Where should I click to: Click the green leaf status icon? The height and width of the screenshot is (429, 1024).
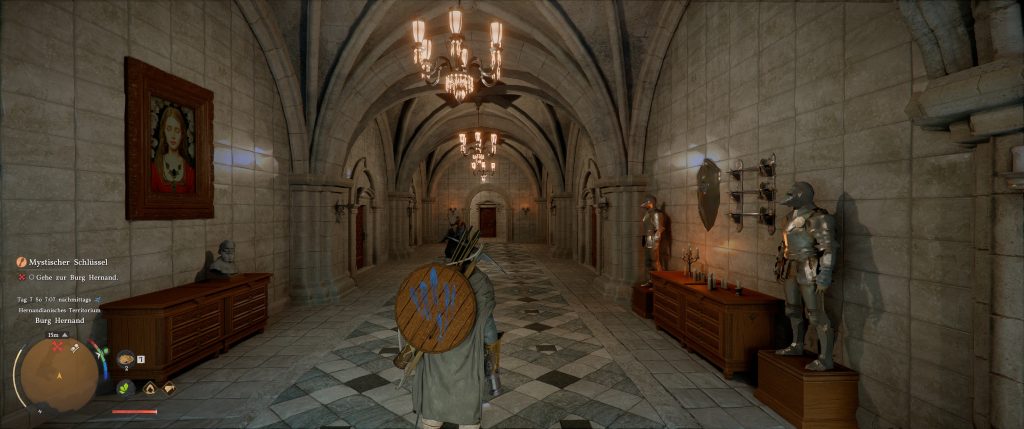tap(126, 387)
